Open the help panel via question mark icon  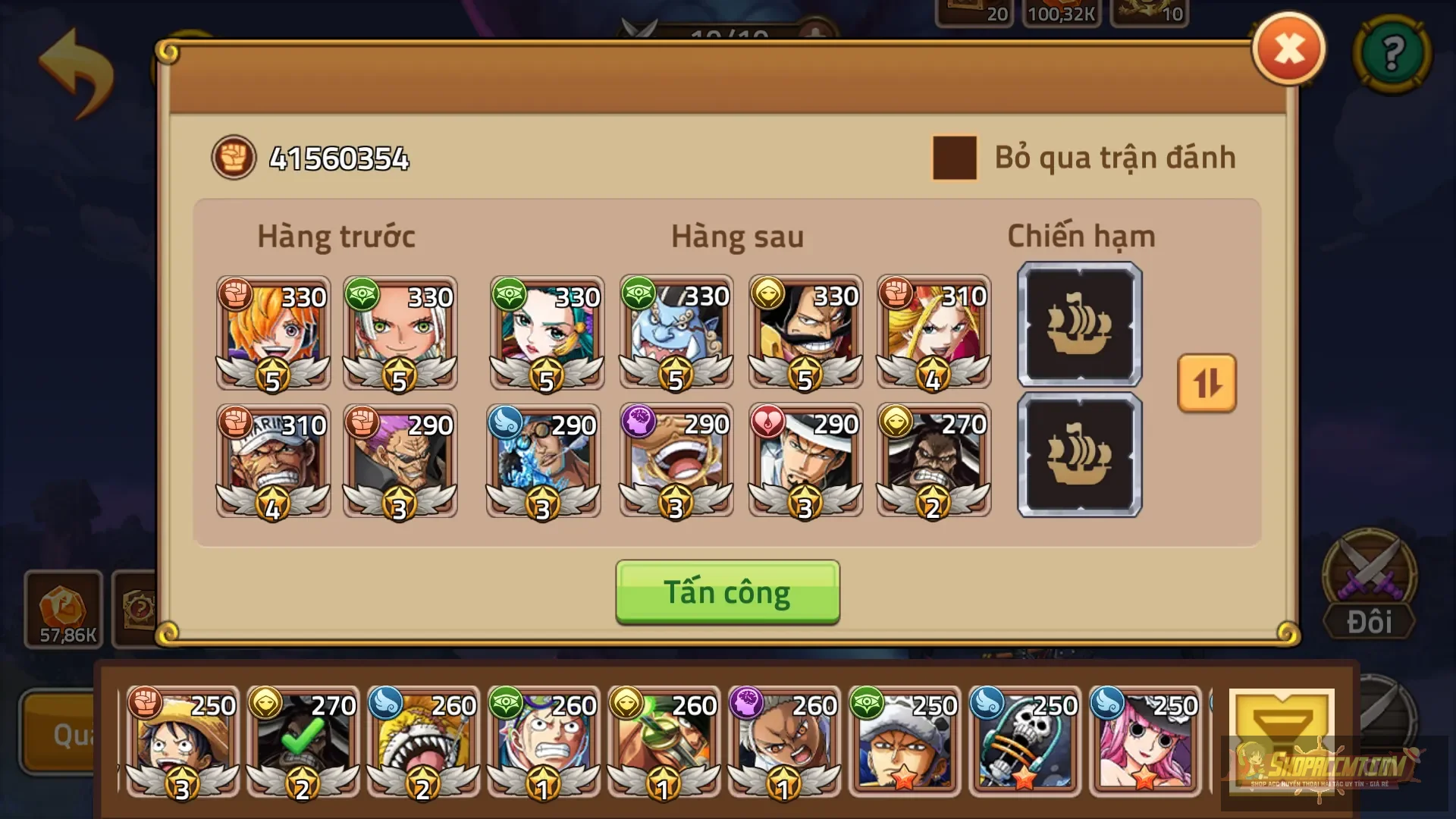pyautogui.click(x=1392, y=53)
